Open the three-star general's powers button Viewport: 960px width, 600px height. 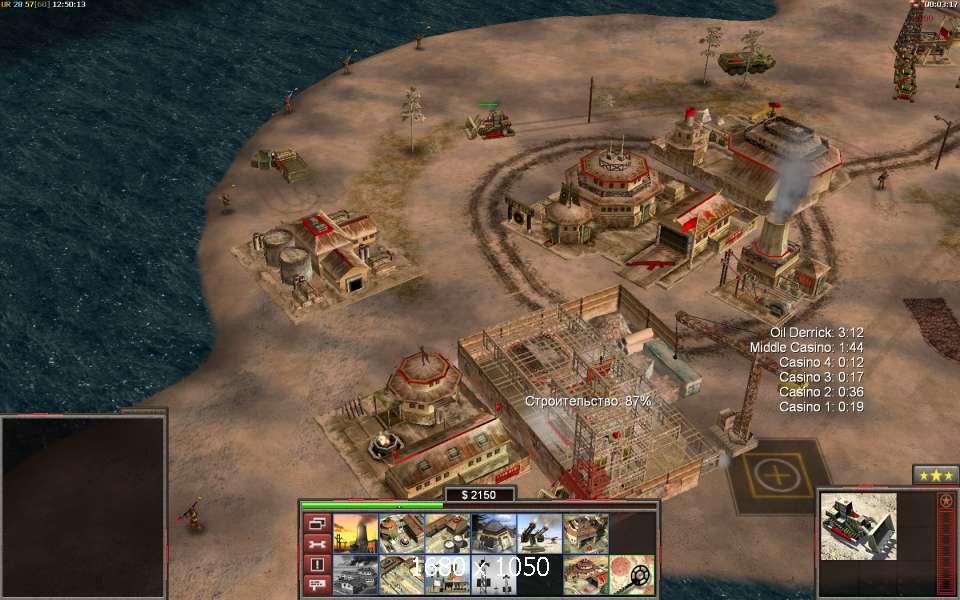pos(935,474)
